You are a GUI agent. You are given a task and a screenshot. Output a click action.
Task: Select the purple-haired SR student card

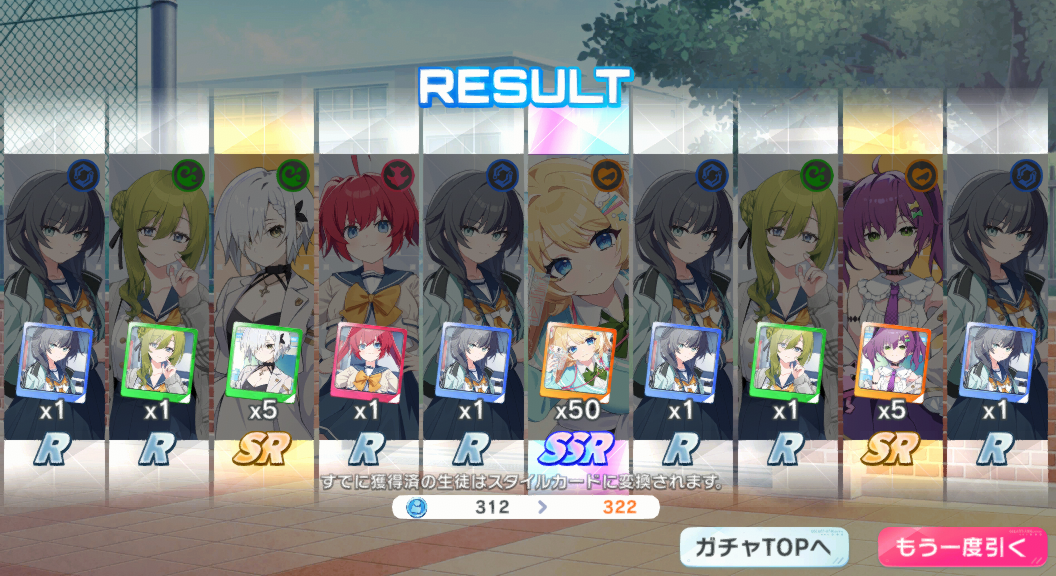coord(894,300)
